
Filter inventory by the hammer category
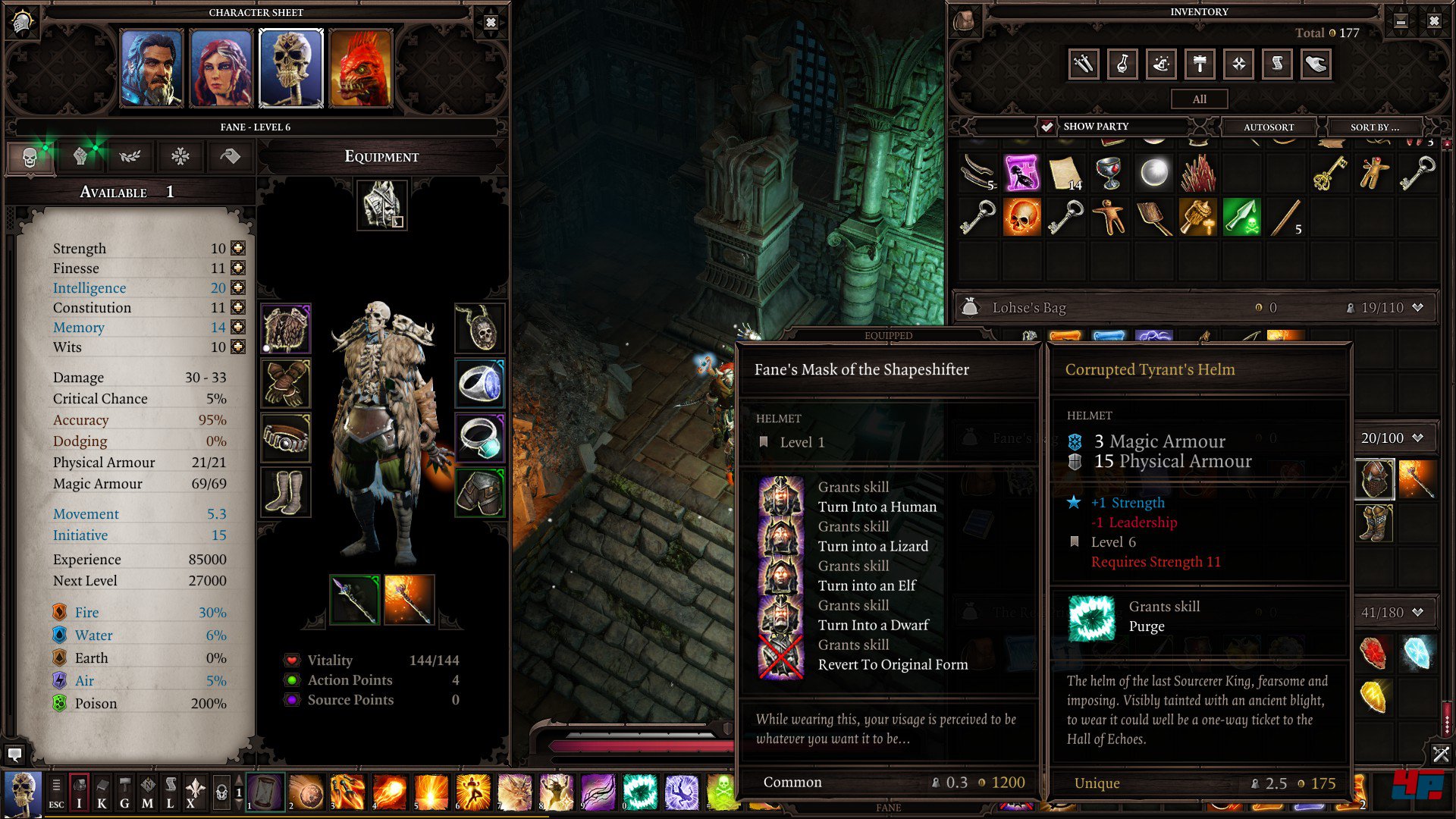pyautogui.click(x=1199, y=64)
